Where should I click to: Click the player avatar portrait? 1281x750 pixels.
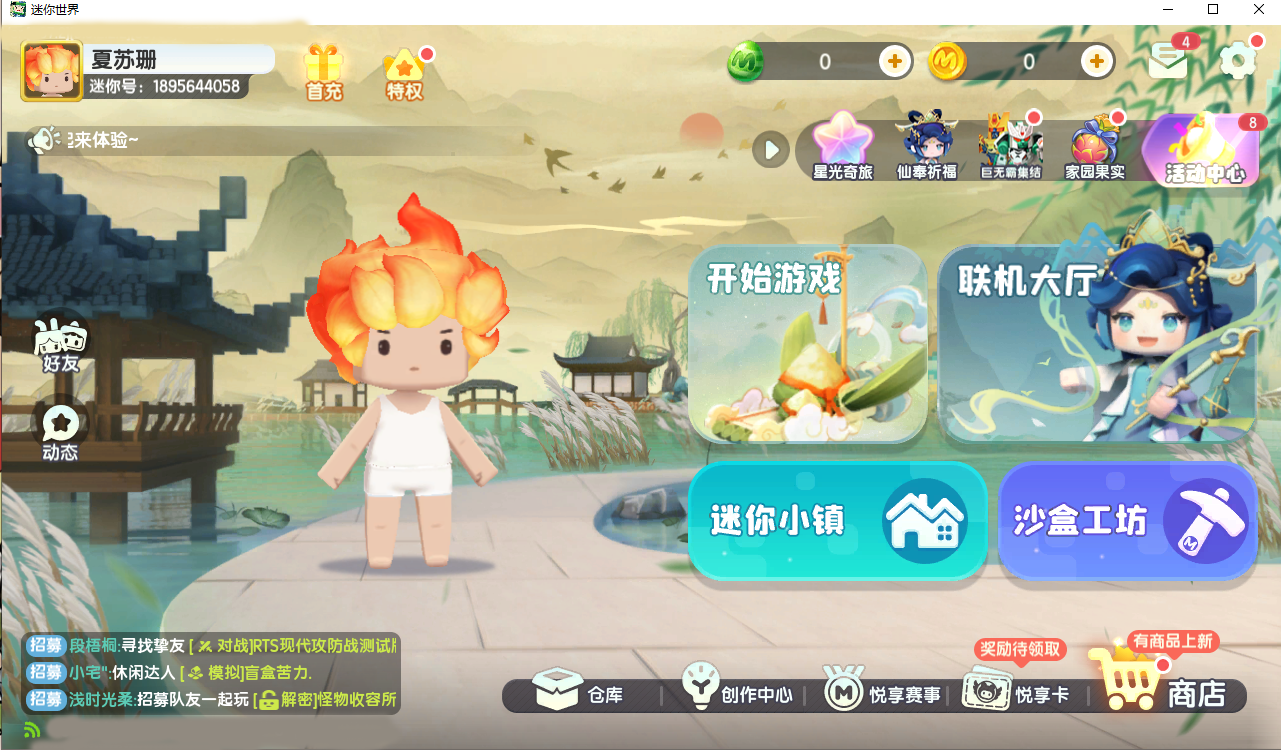(x=52, y=71)
